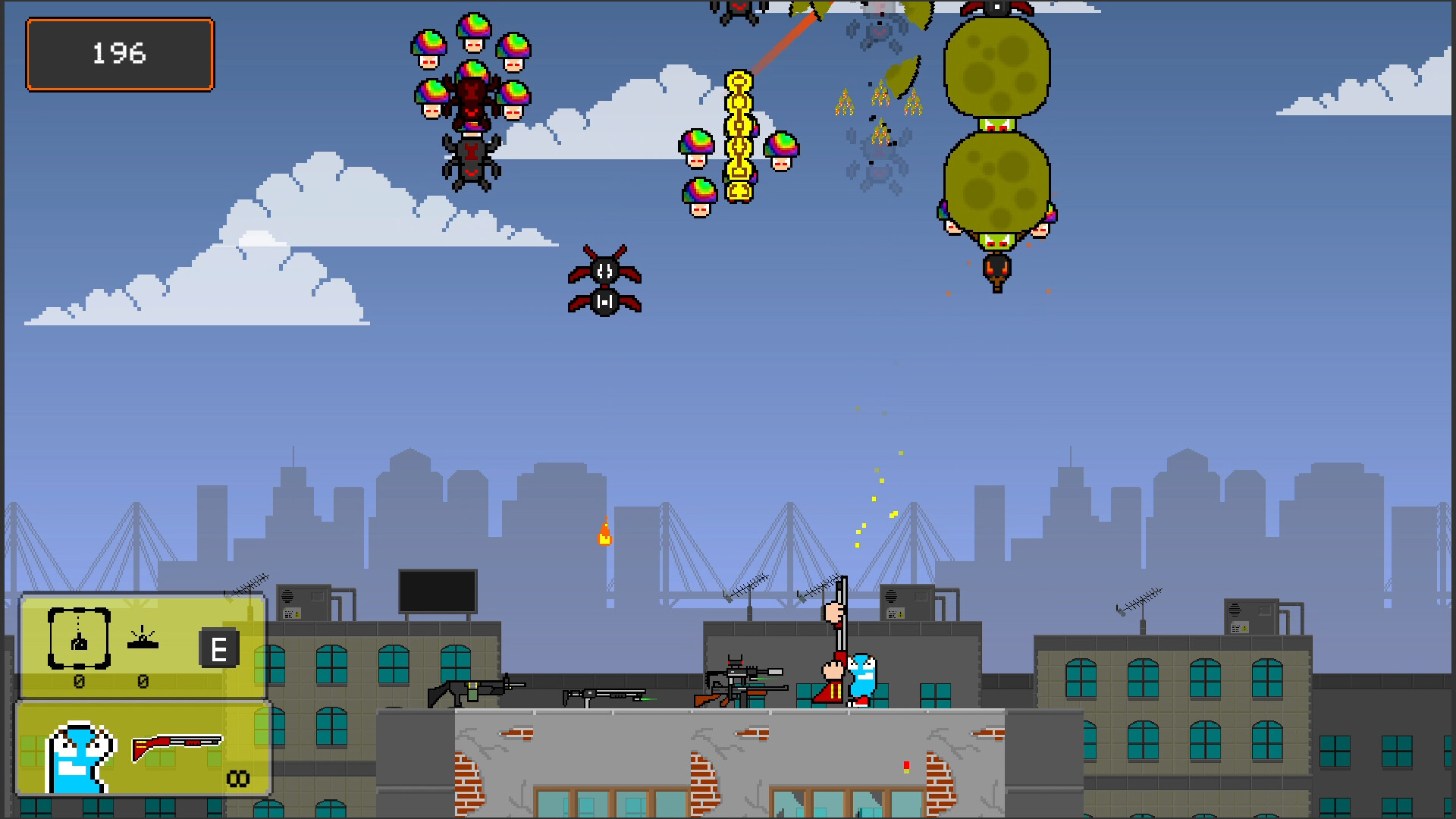Click the grenade counter showing 0
The width and height of the screenshot is (1456, 819).
pyautogui.click(x=78, y=681)
